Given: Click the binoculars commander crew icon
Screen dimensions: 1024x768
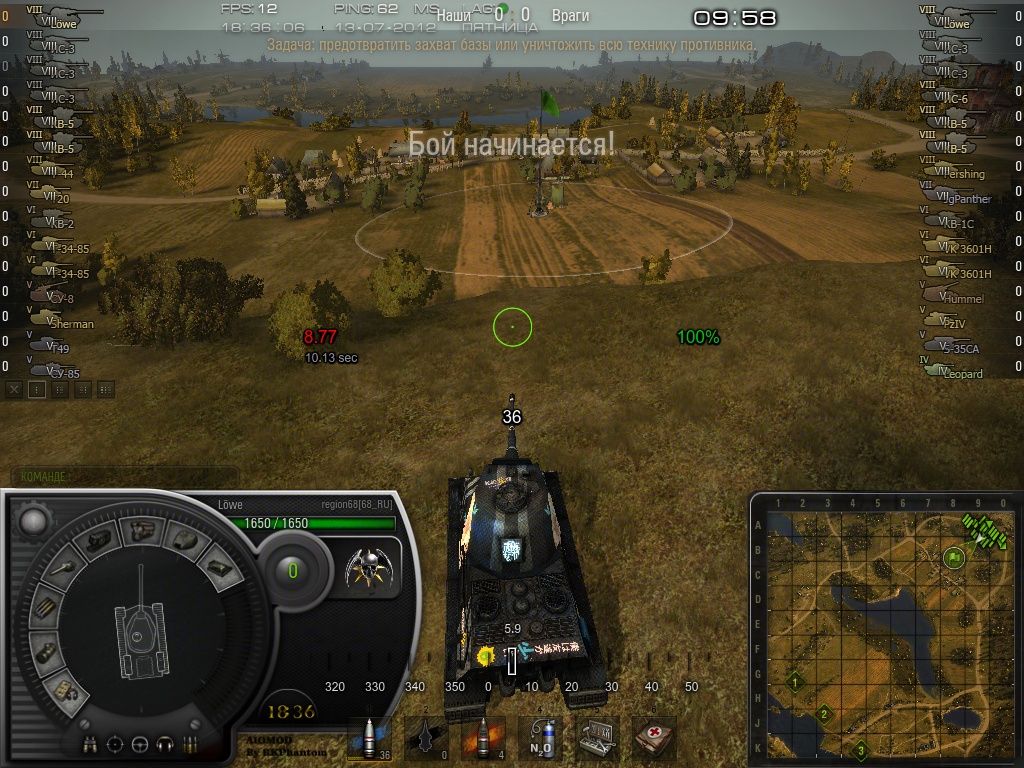Looking at the screenshot, I should coord(92,744).
